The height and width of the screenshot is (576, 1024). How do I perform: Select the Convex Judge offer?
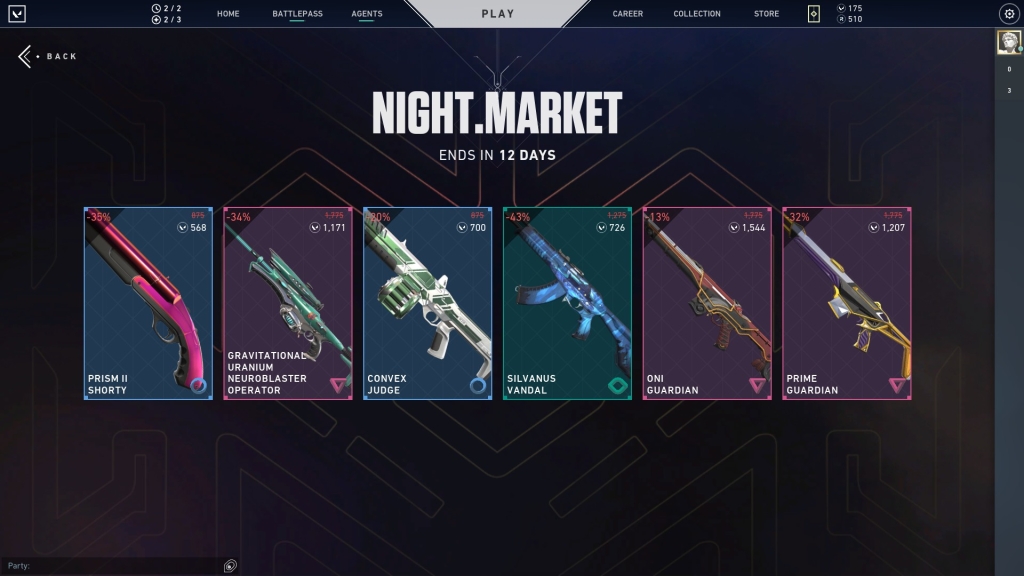click(x=428, y=303)
